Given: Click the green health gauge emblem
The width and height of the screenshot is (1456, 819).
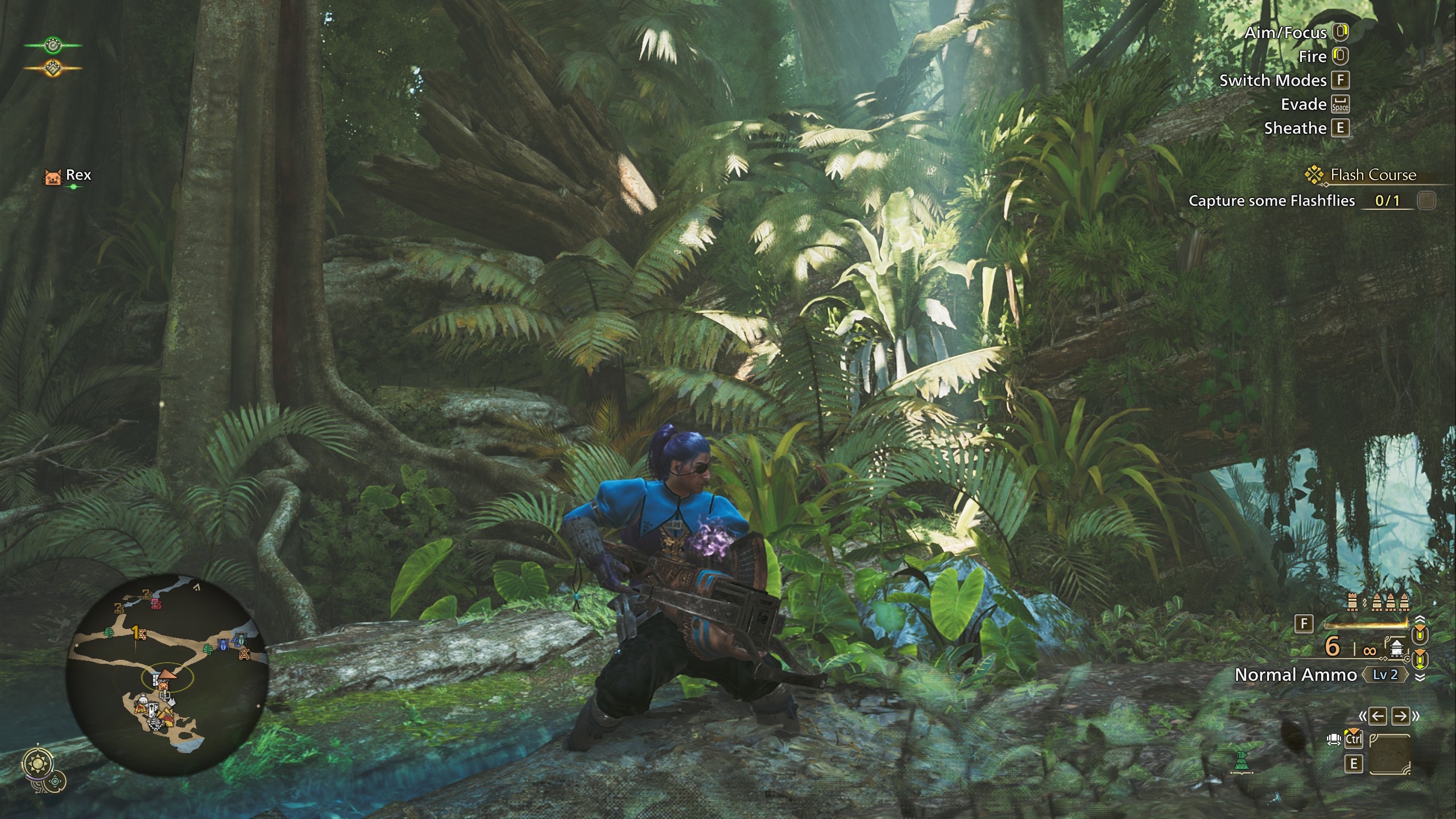Looking at the screenshot, I should pos(52,45).
